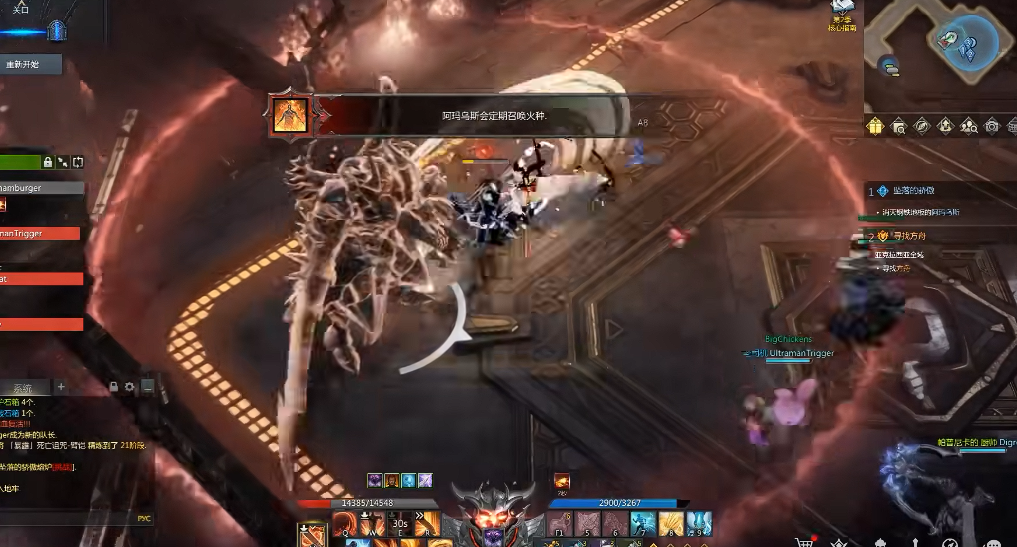The height and width of the screenshot is (547, 1017).
Task: Select quest 2 寻找方舟 in tracker
Action: 908,236
